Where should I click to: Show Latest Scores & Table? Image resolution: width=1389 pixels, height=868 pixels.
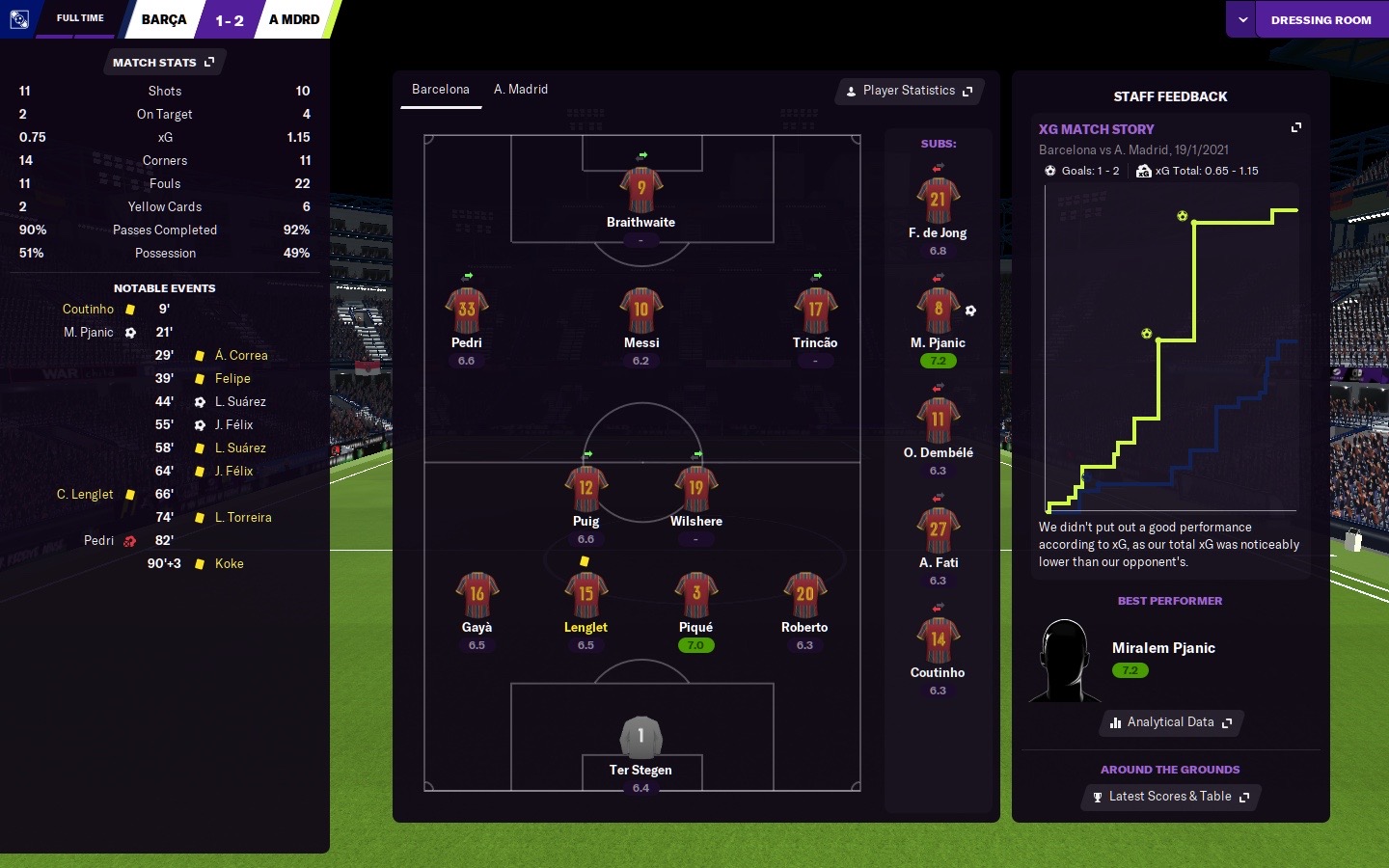pyautogui.click(x=1170, y=797)
